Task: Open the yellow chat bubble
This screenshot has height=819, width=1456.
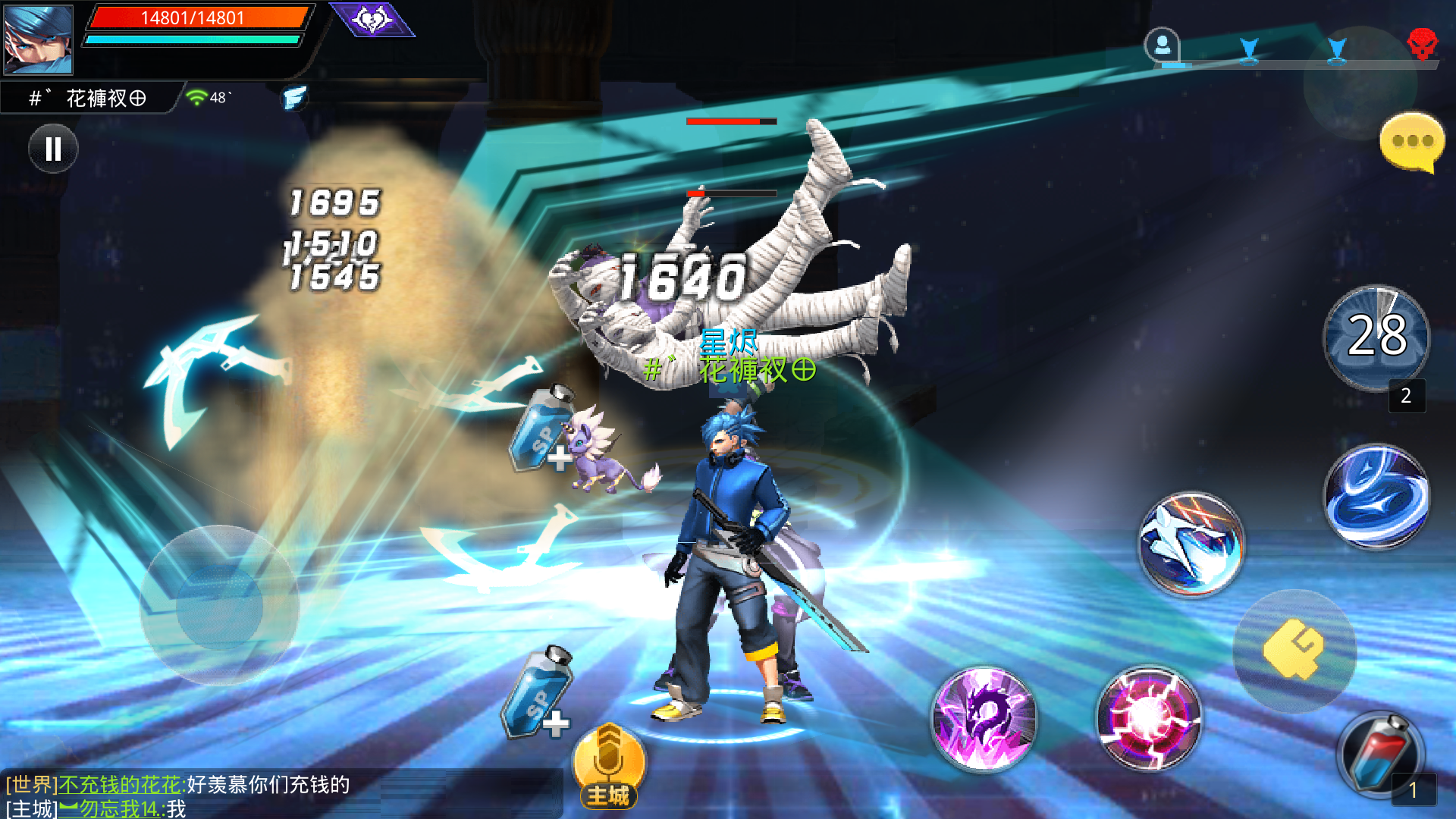Action: [1410, 142]
